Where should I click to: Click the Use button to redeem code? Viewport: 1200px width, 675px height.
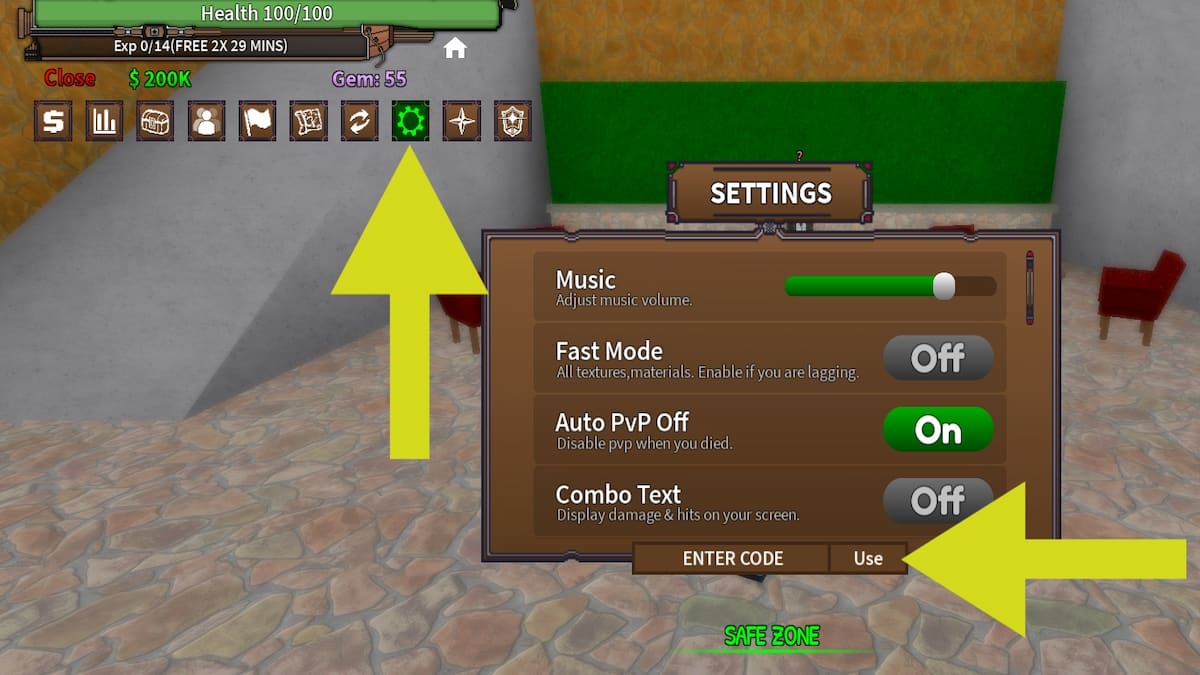click(868, 558)
